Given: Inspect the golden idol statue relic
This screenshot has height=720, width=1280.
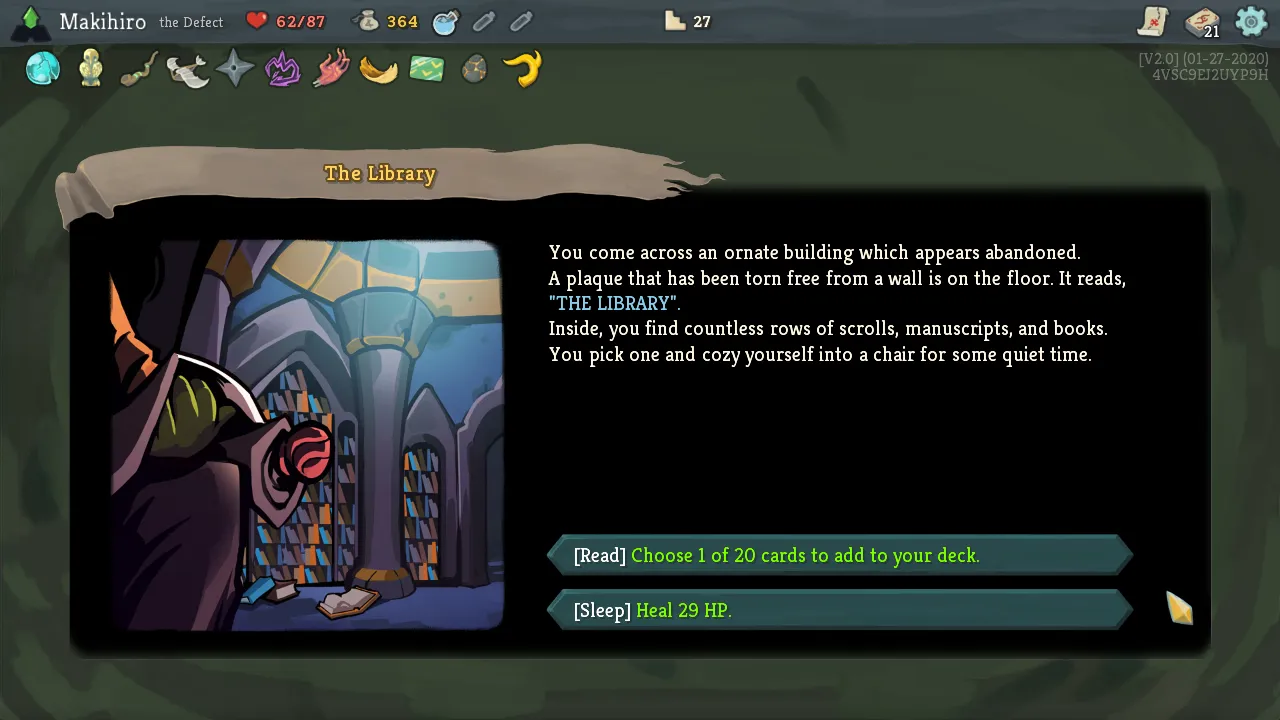Looking at the screenshot, I should [x=91, y=69].
